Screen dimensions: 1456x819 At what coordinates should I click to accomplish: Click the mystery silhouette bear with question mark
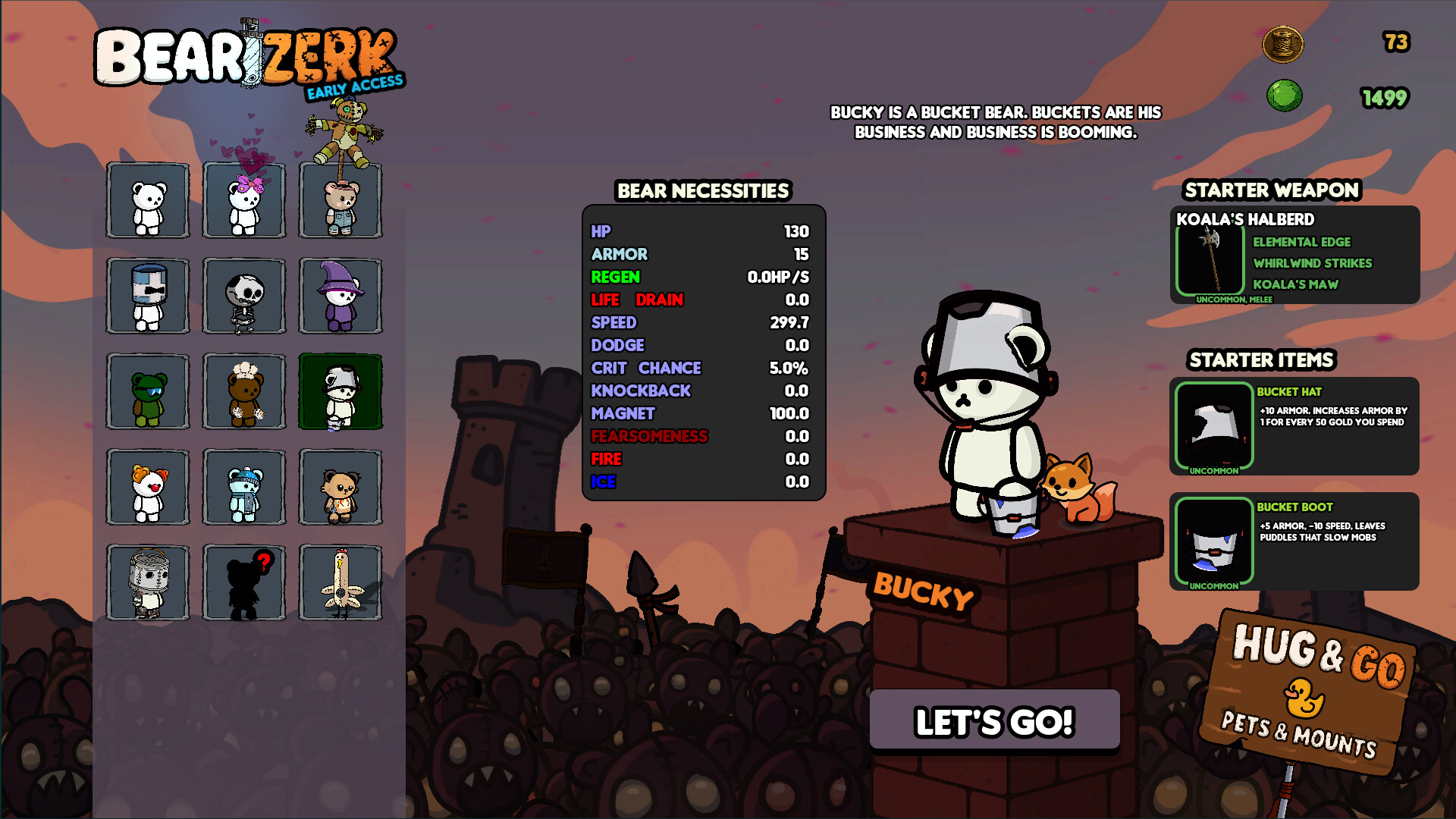pos(244,583)
